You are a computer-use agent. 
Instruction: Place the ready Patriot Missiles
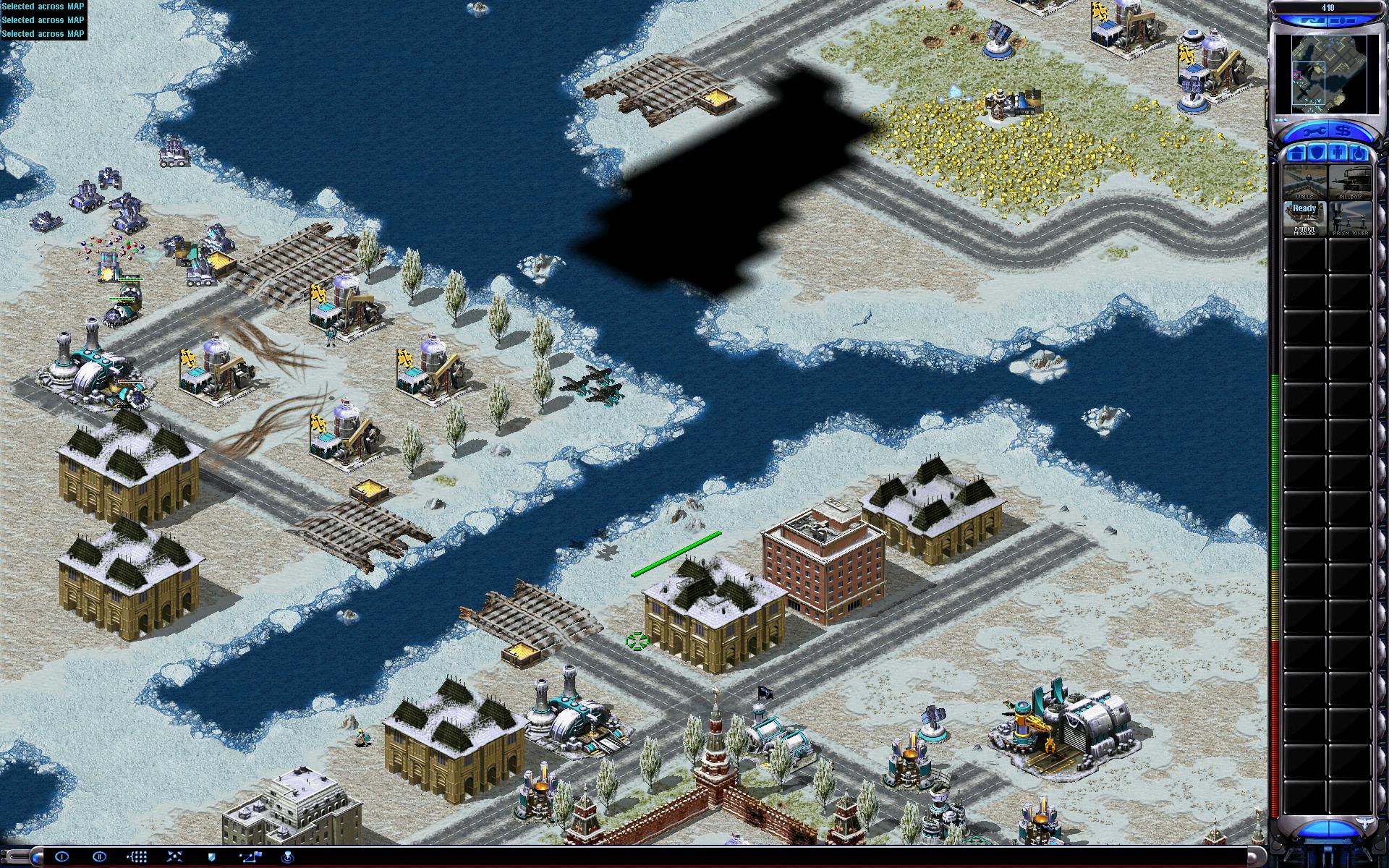pyautogui.click(x=1304, y=218)
